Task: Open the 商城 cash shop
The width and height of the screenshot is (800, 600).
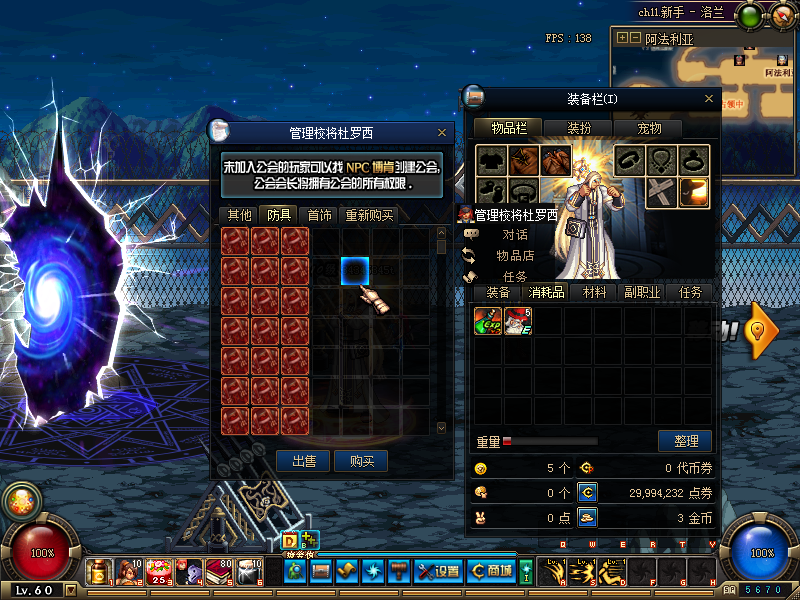Action: click(x=492, y=571)
